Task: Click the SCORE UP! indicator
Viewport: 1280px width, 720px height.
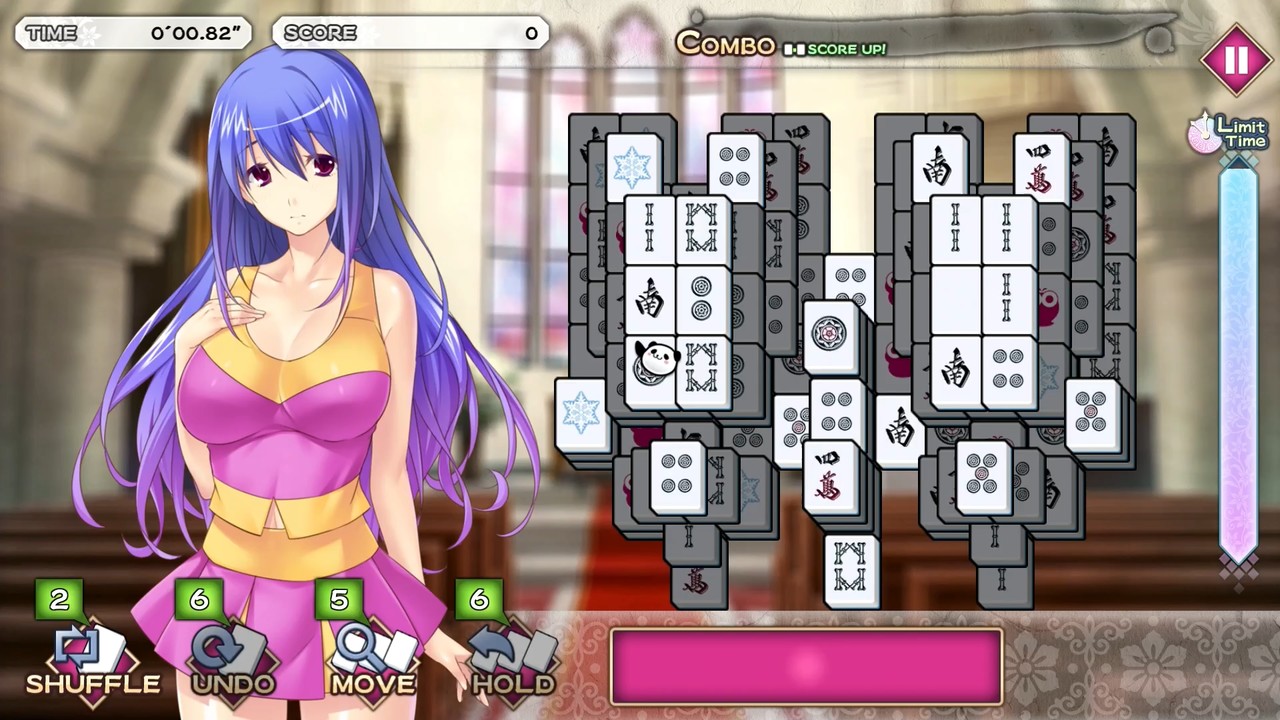Action: click(x=836, y=49)
